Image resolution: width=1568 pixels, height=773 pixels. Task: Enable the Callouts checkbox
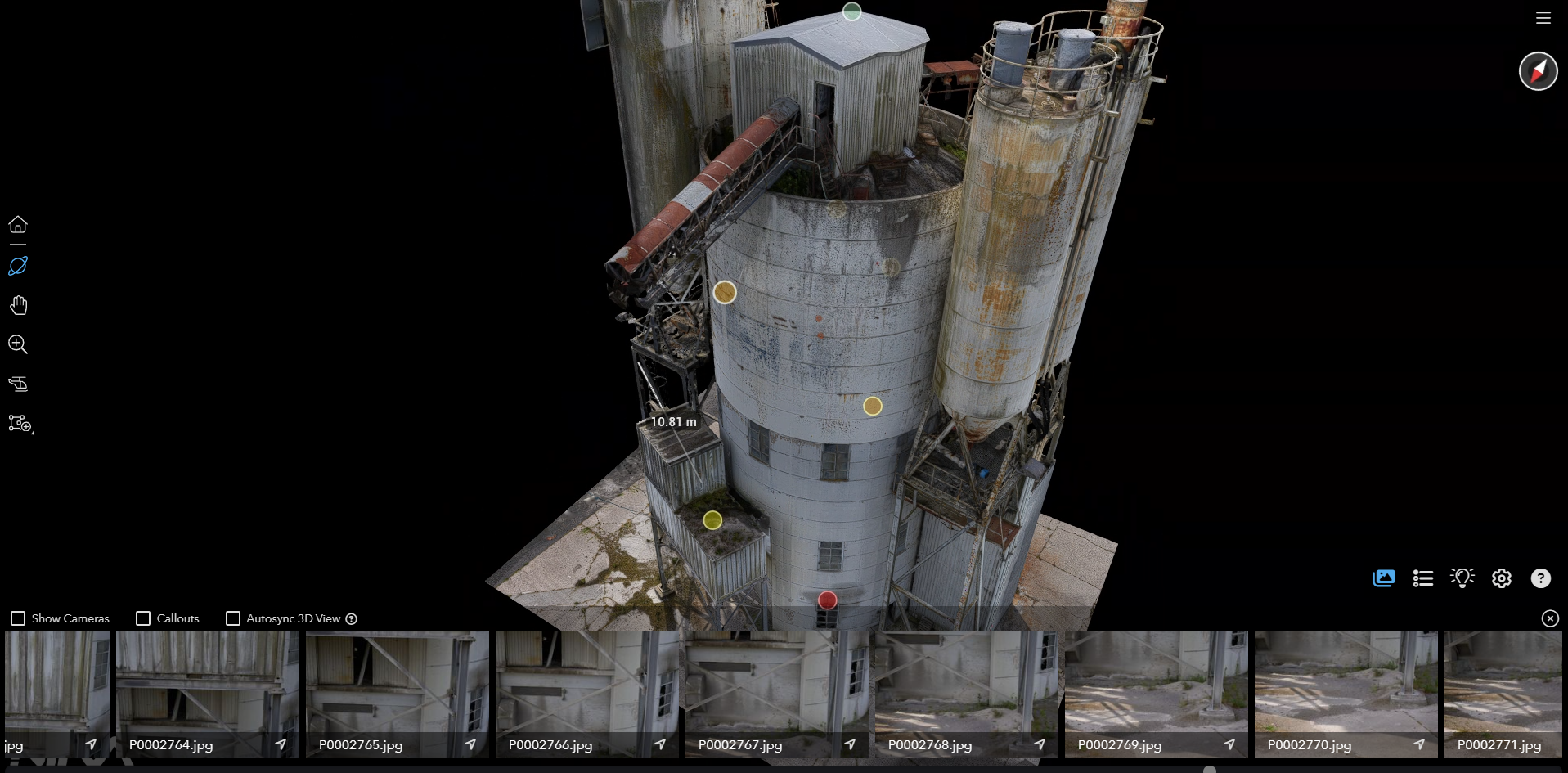coord(143,618)
